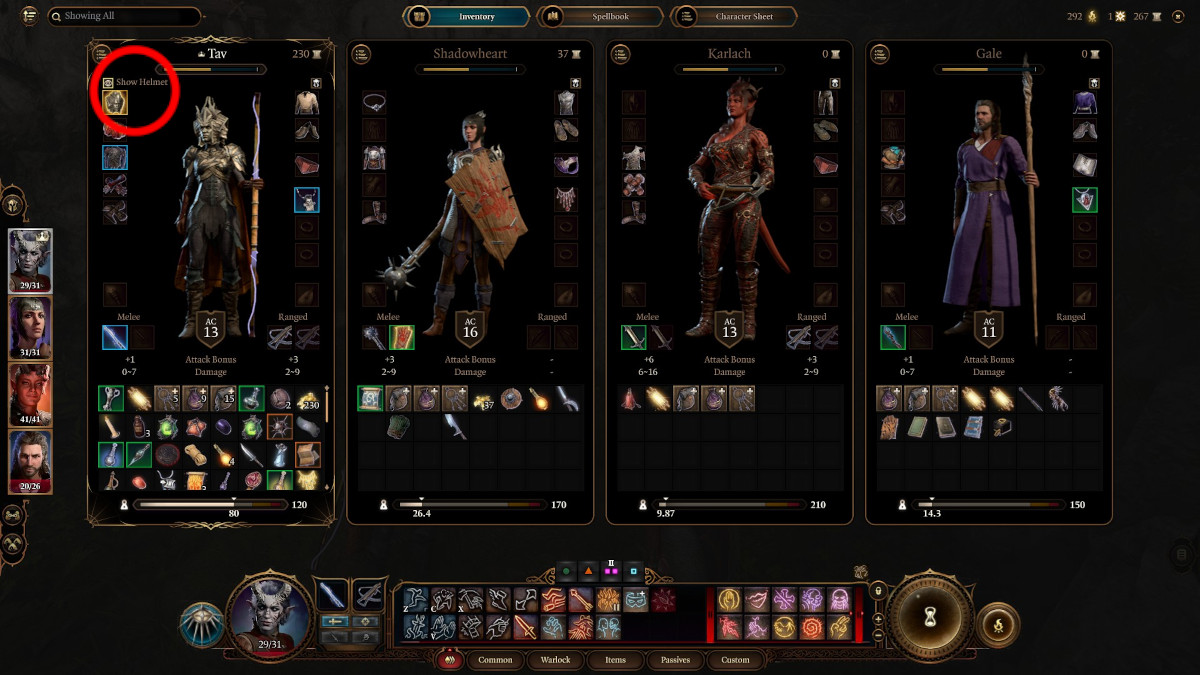This screenshot has width=1200, height=675.
Task: Select Shadowheart's equipped red shield slot
Action: (x=402, y=338)
